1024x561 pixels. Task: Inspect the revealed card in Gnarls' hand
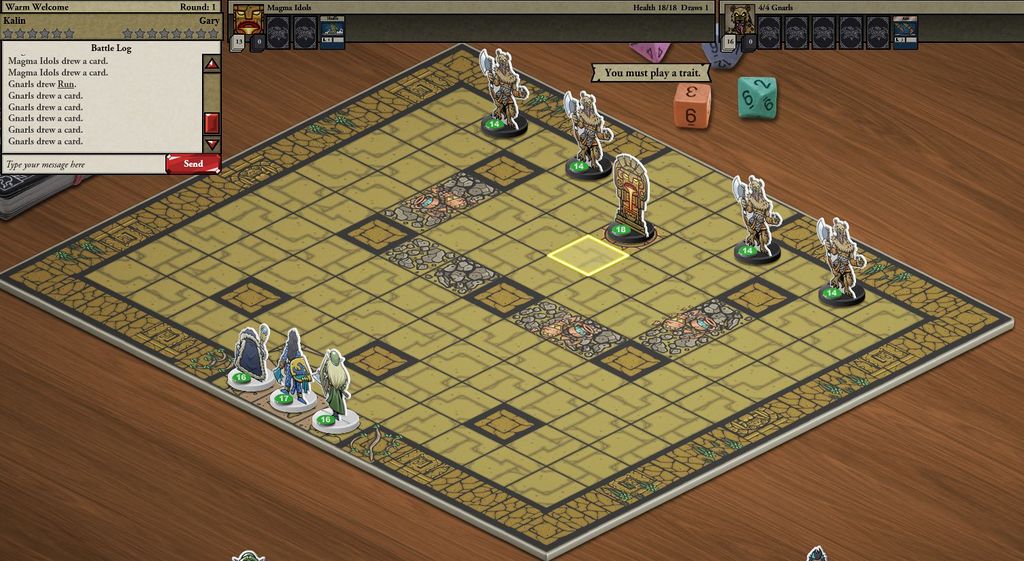(904, 32)
